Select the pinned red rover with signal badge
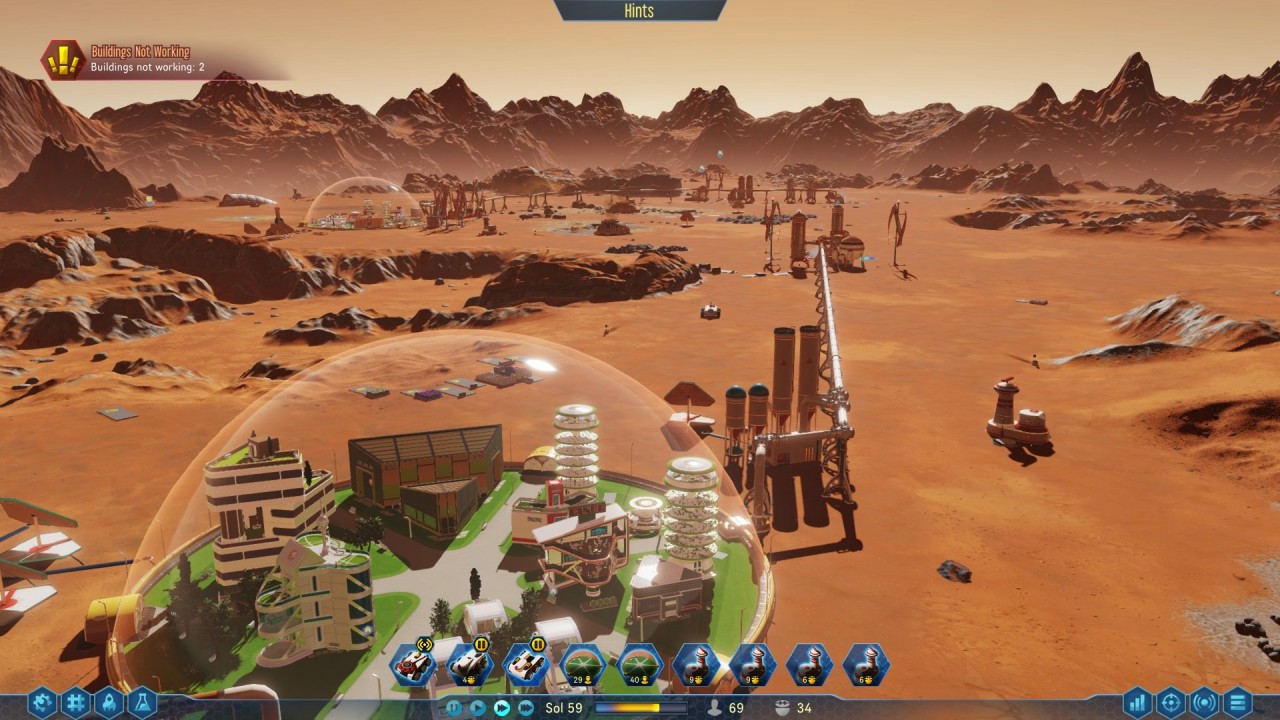The image size is (1280, 720). (x=412, y=664)
